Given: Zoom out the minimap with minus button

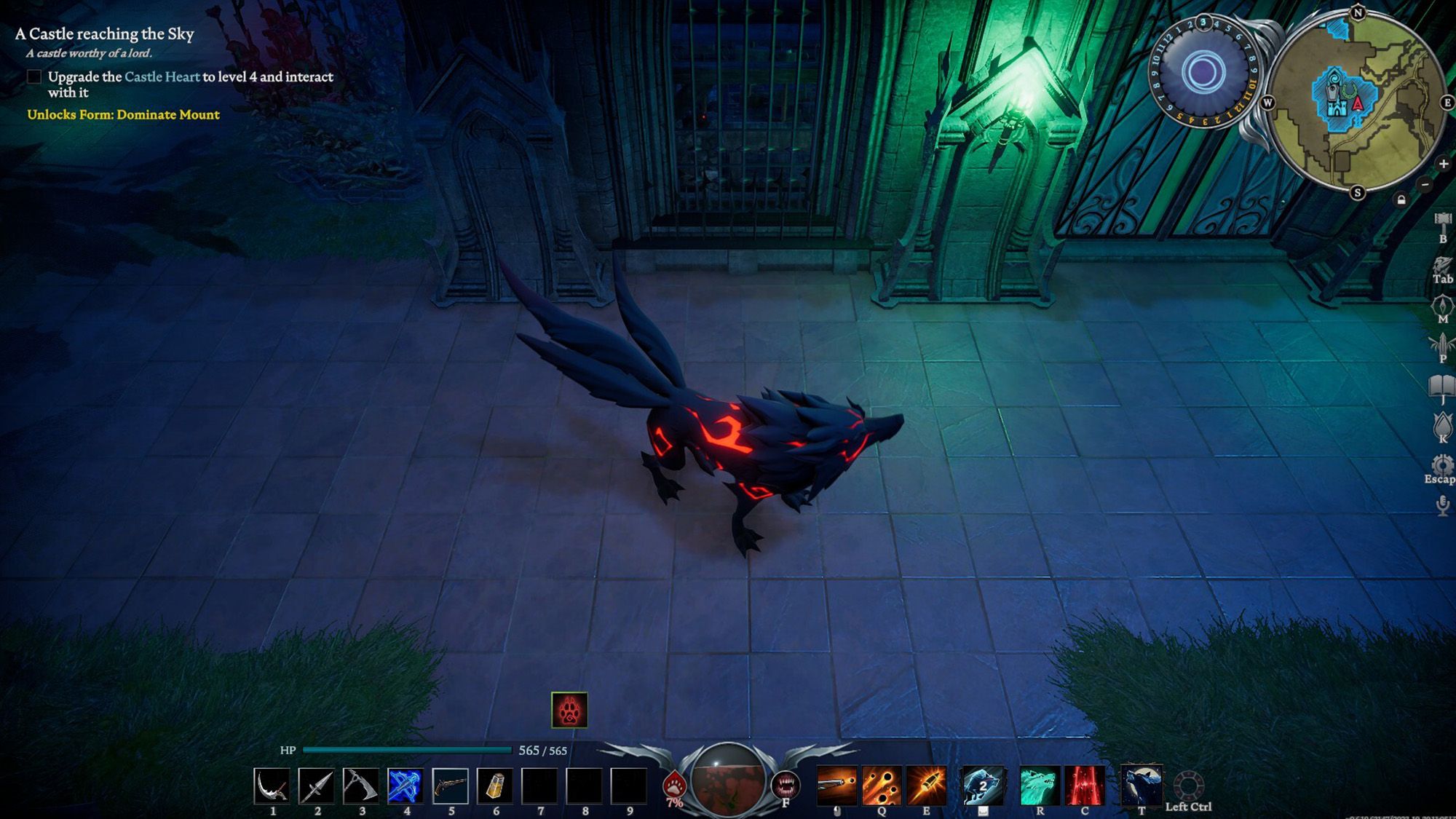Looking at the screenshot, I should tap(1425, 184).
